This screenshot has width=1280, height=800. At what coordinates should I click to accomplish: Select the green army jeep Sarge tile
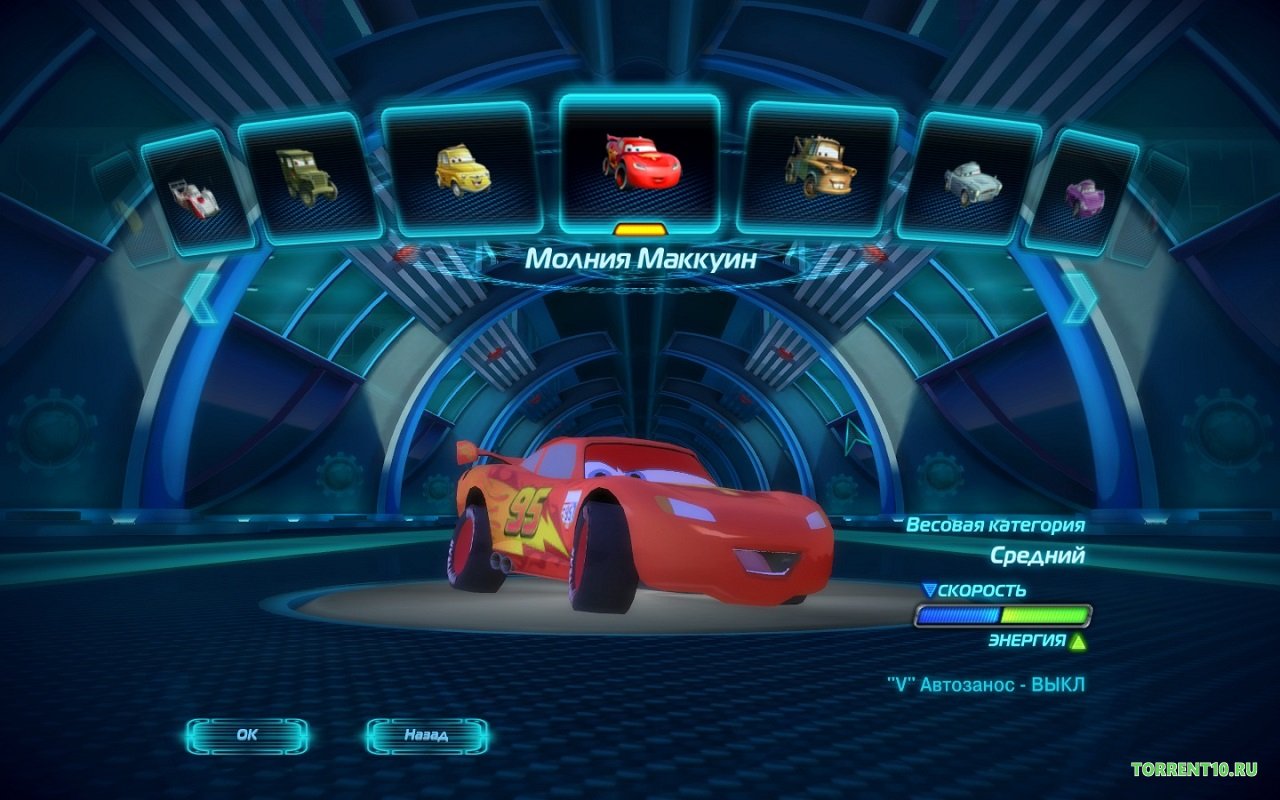307,177
